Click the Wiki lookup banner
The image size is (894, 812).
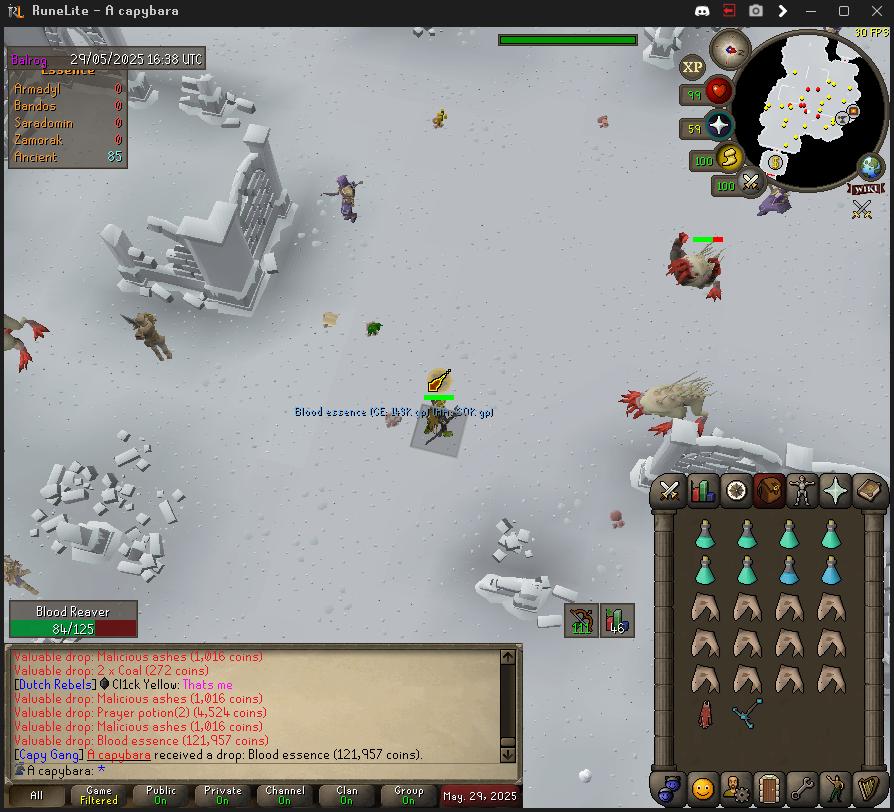pos(866,188)
